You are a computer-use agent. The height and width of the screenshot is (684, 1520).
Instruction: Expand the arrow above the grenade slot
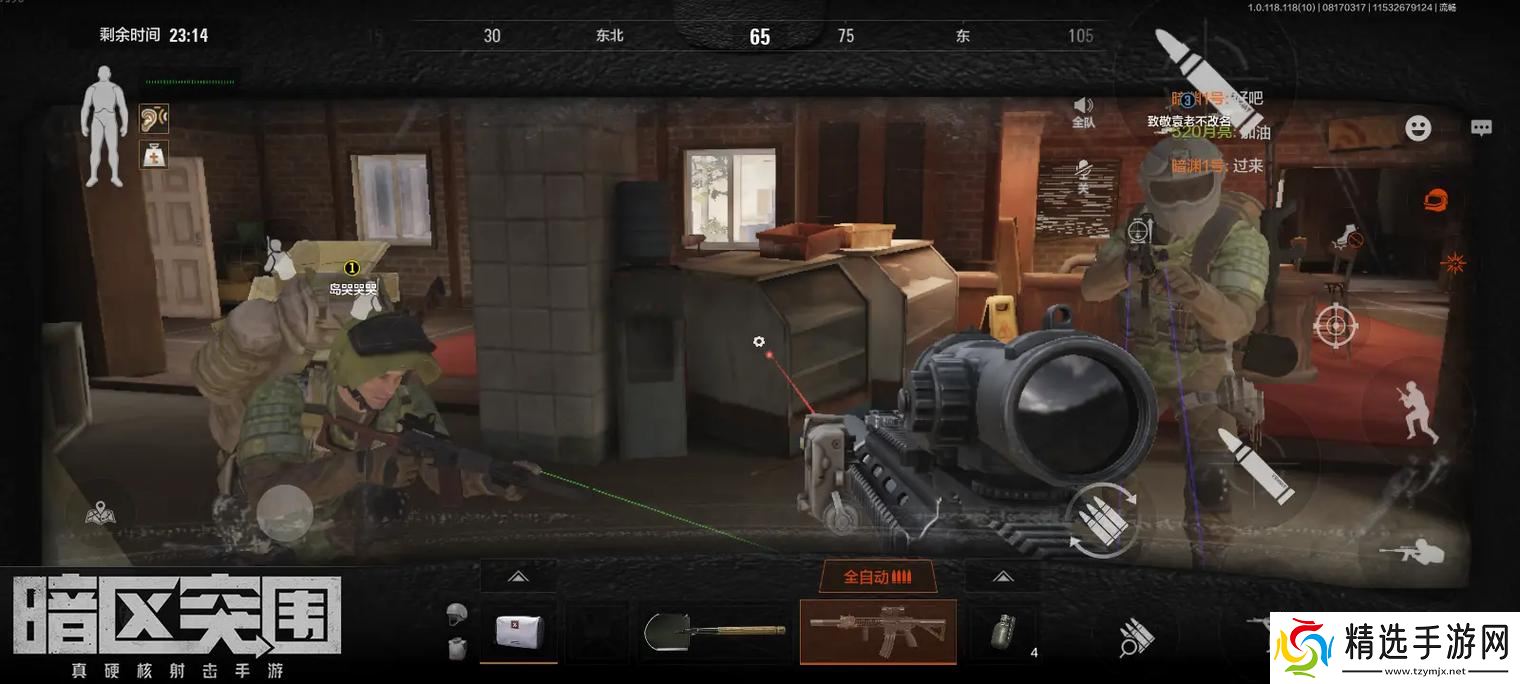[1002, 577]
